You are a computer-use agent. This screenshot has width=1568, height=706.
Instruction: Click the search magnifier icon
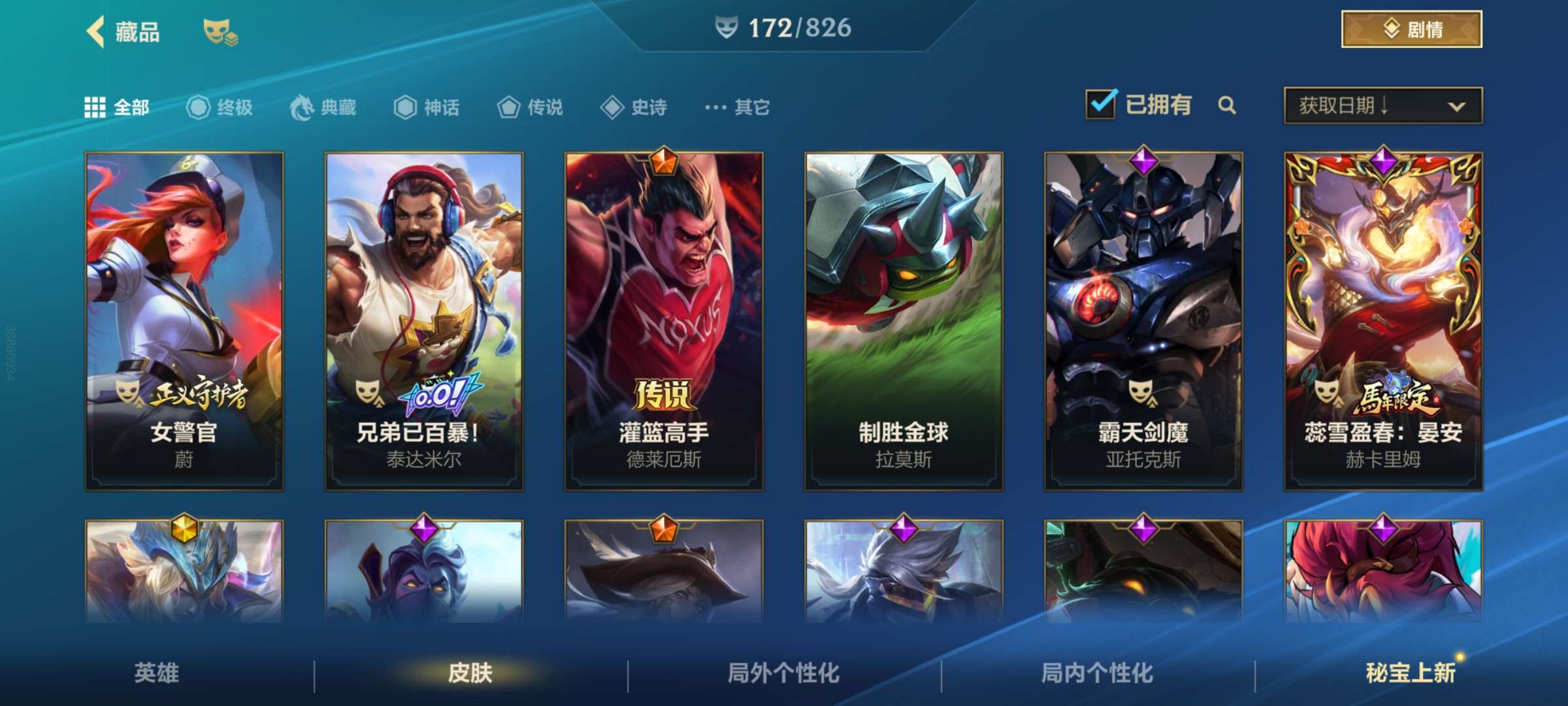(x=1228, y=105)
